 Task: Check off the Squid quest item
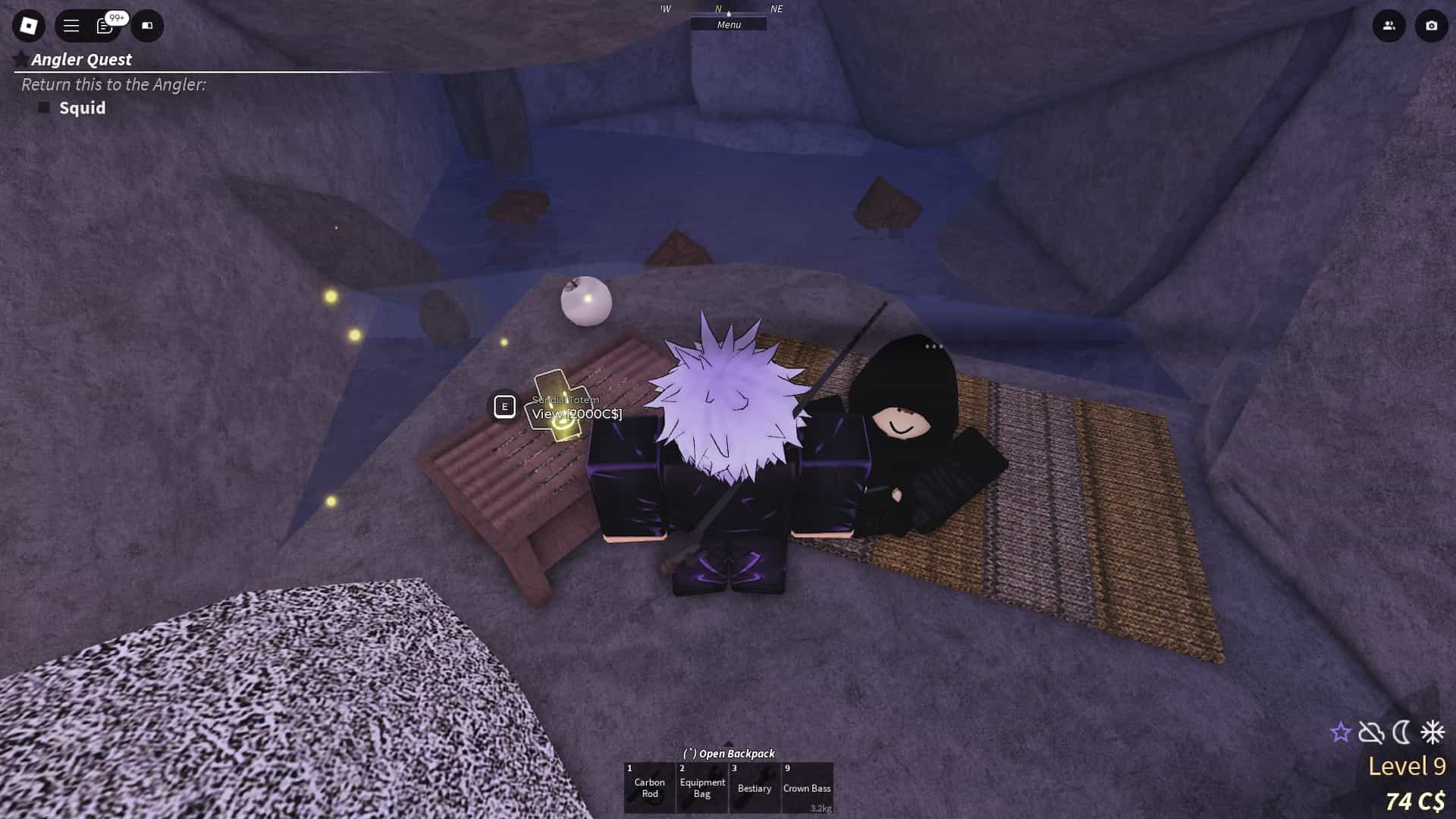coord(43,108)
